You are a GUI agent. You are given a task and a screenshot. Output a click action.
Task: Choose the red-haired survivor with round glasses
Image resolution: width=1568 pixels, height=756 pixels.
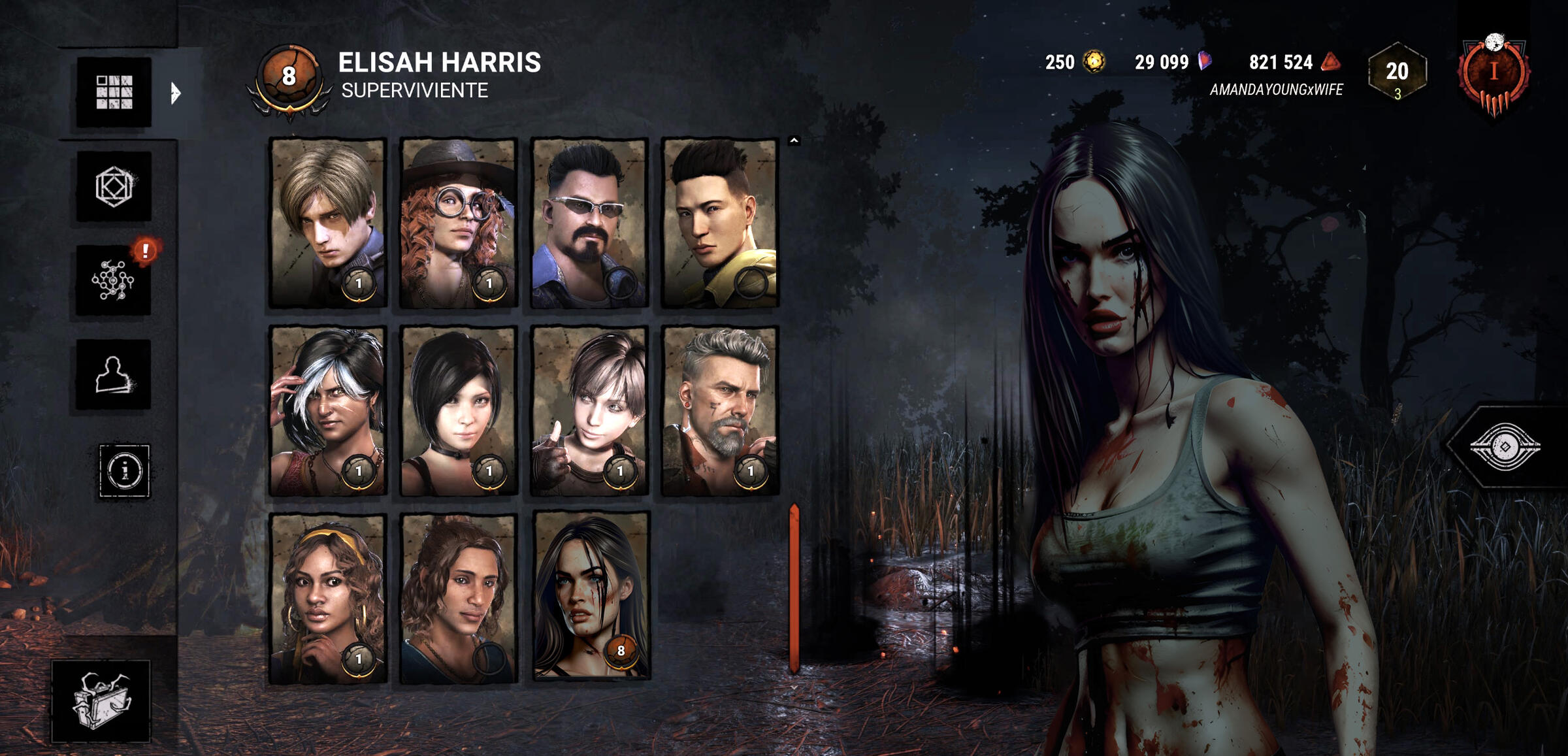pos(459,222)
